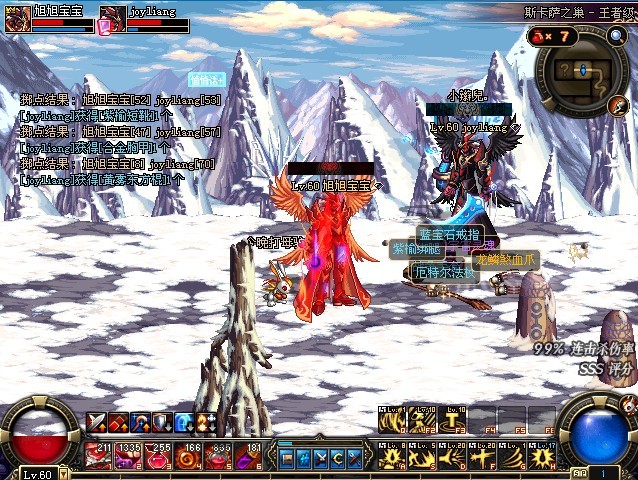Activate the Lv.20 skill on slot D

pos(452,456)
